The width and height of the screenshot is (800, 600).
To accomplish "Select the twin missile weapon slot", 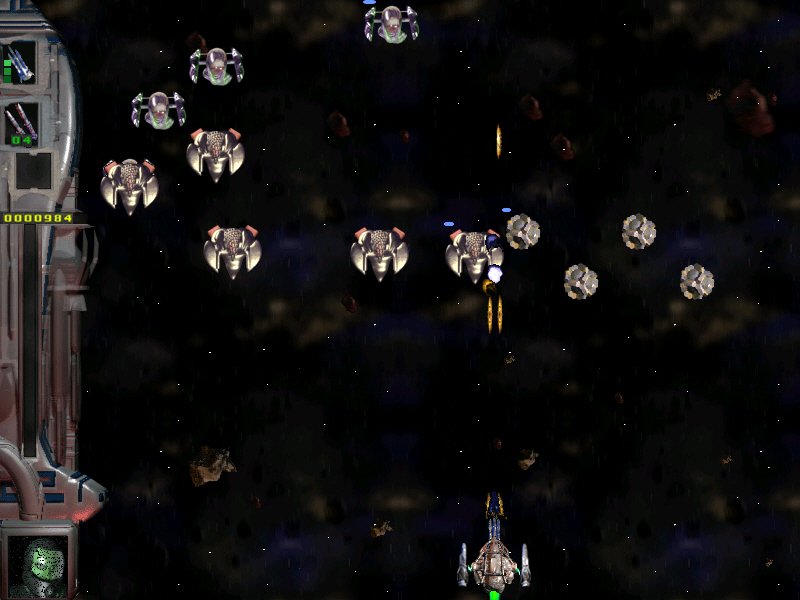I will click(x=20, y=124).
